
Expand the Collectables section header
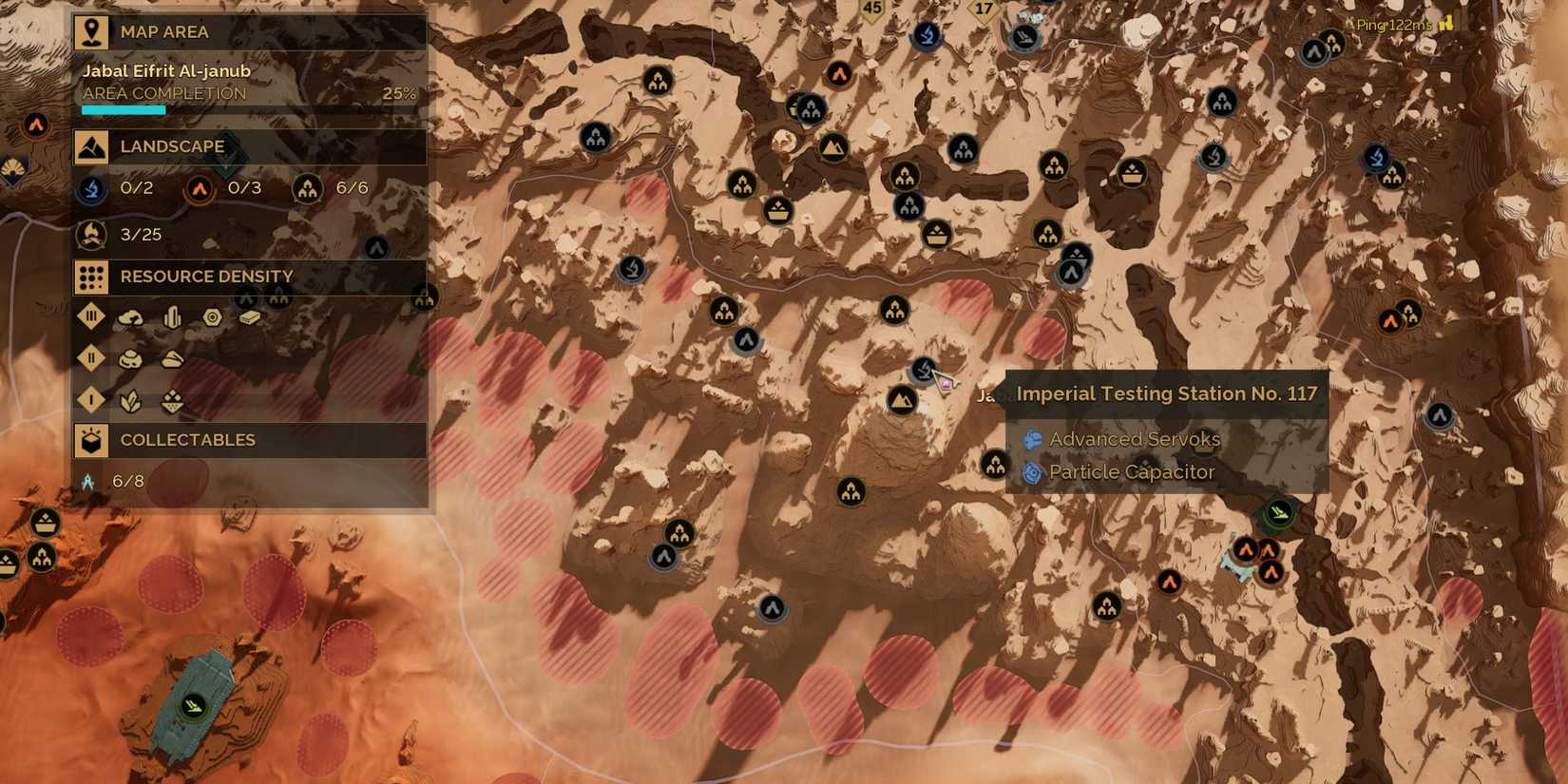(x=186, y=439)
